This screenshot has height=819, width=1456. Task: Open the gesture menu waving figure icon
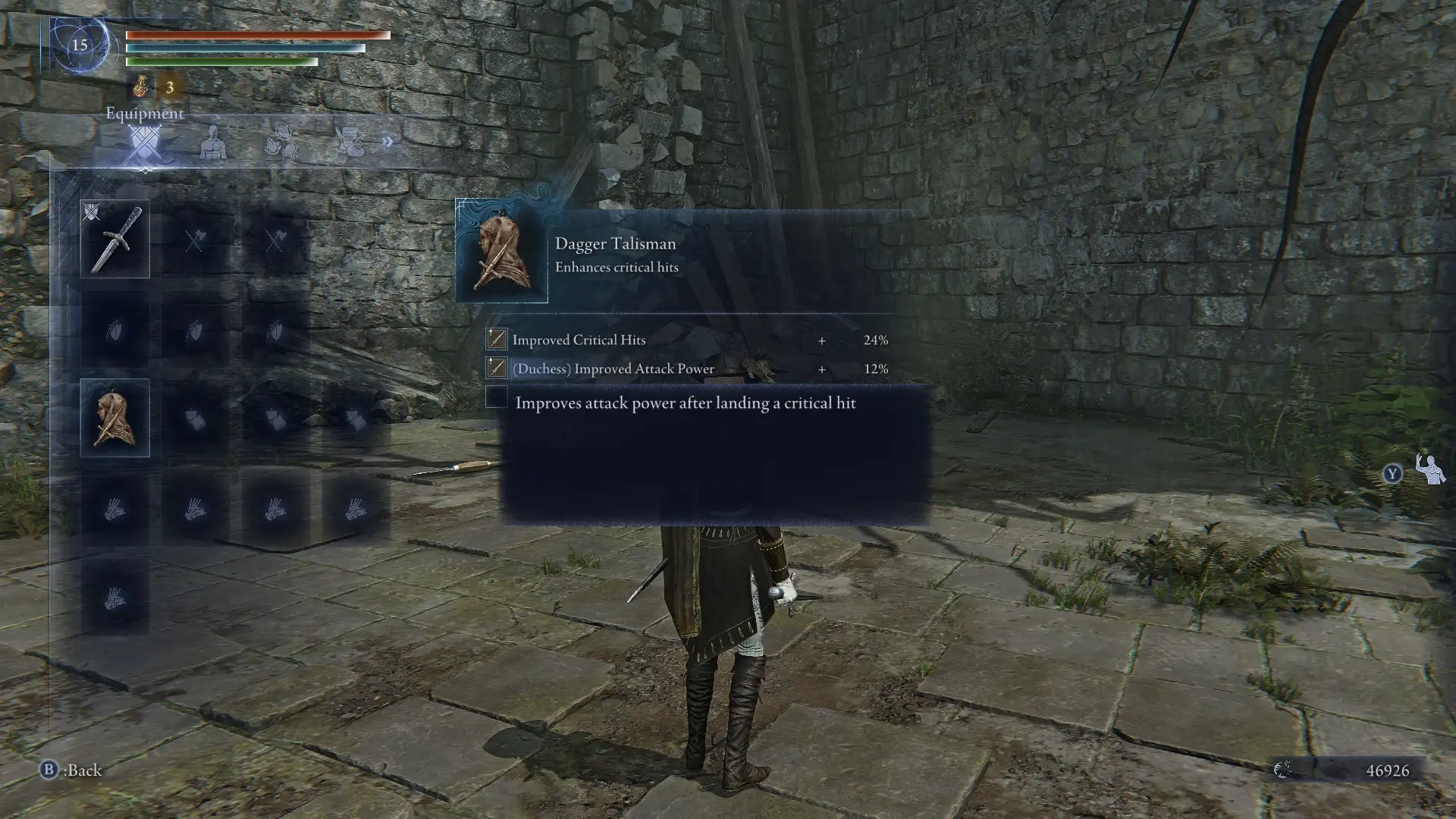[x=1430, y=471]
